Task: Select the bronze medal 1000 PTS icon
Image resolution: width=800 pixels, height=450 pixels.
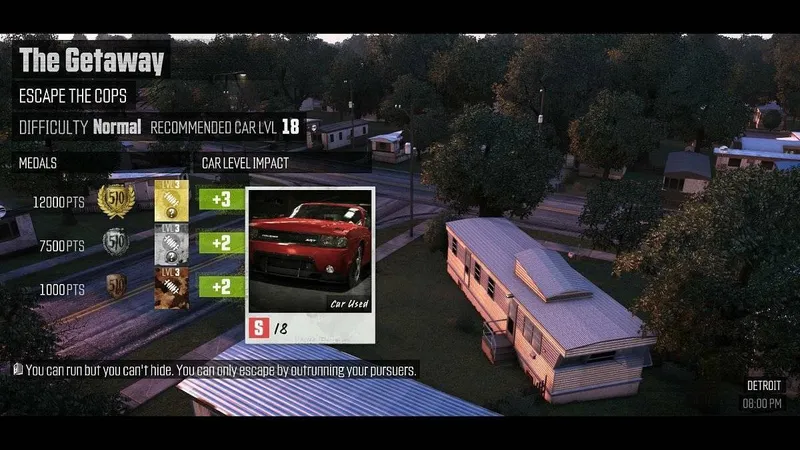Action: click(x=116, y=286)
